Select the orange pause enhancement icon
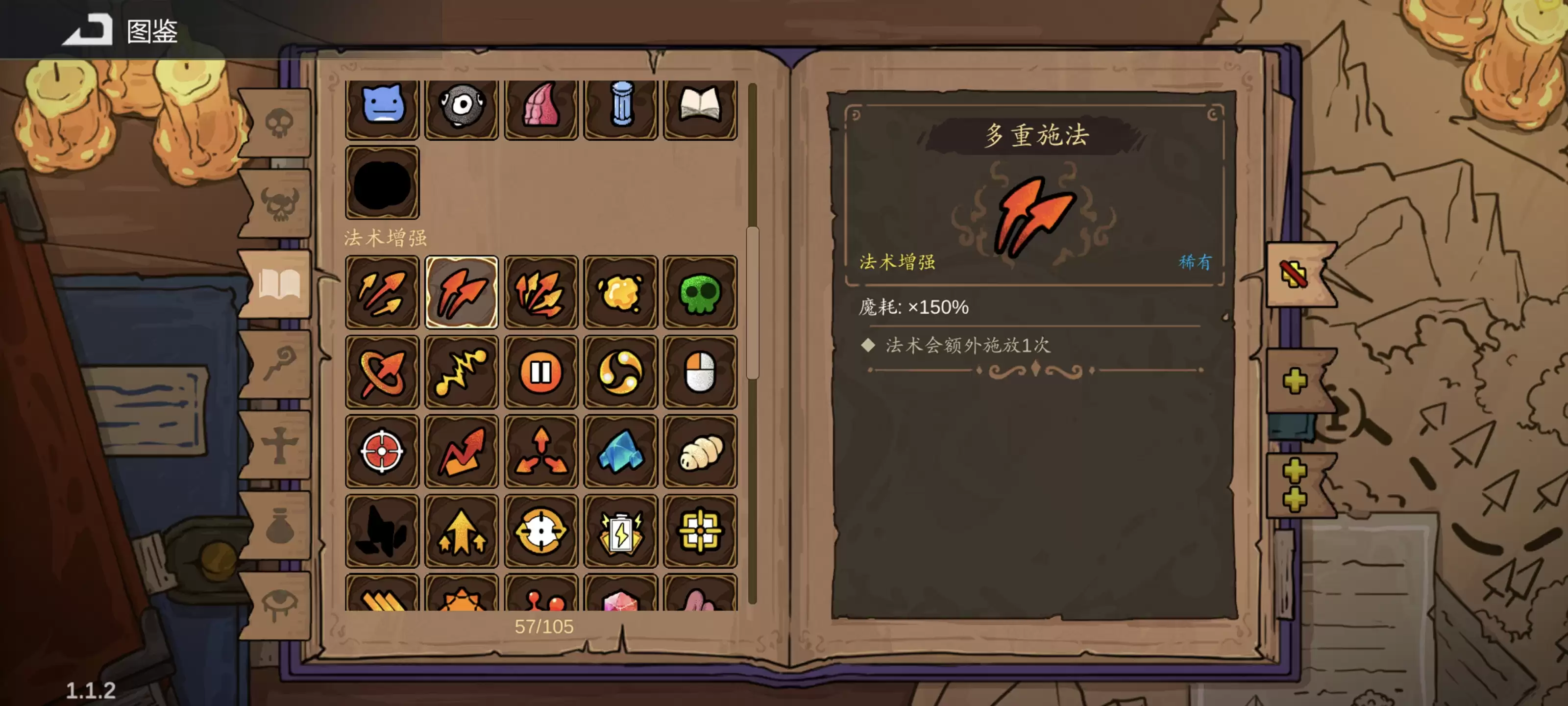This screenshot has width=1568, height=706. pos(541,372)
